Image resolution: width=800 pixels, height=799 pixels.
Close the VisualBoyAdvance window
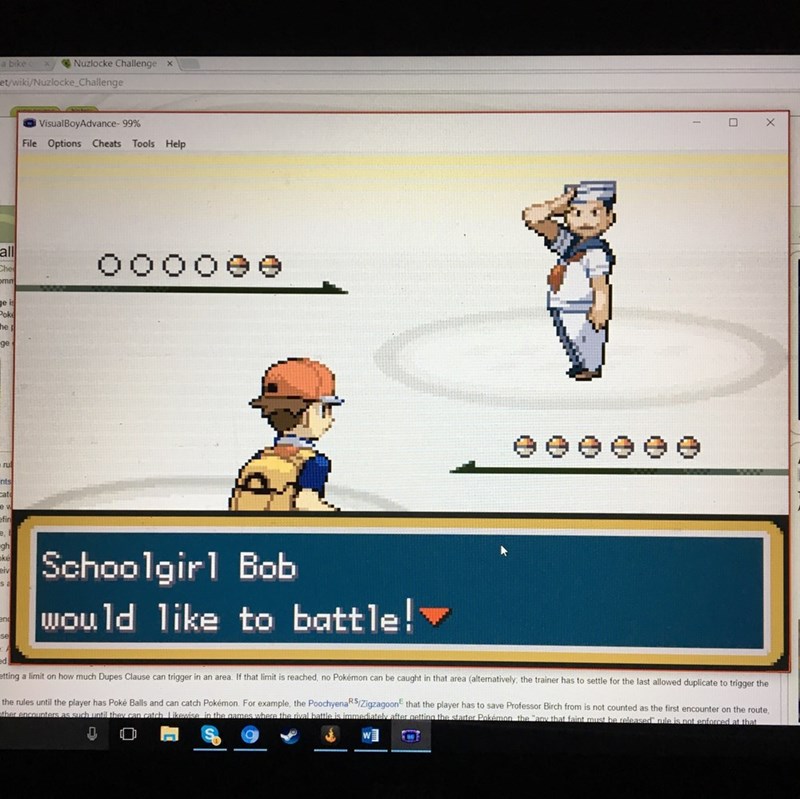tap(770, 122)
